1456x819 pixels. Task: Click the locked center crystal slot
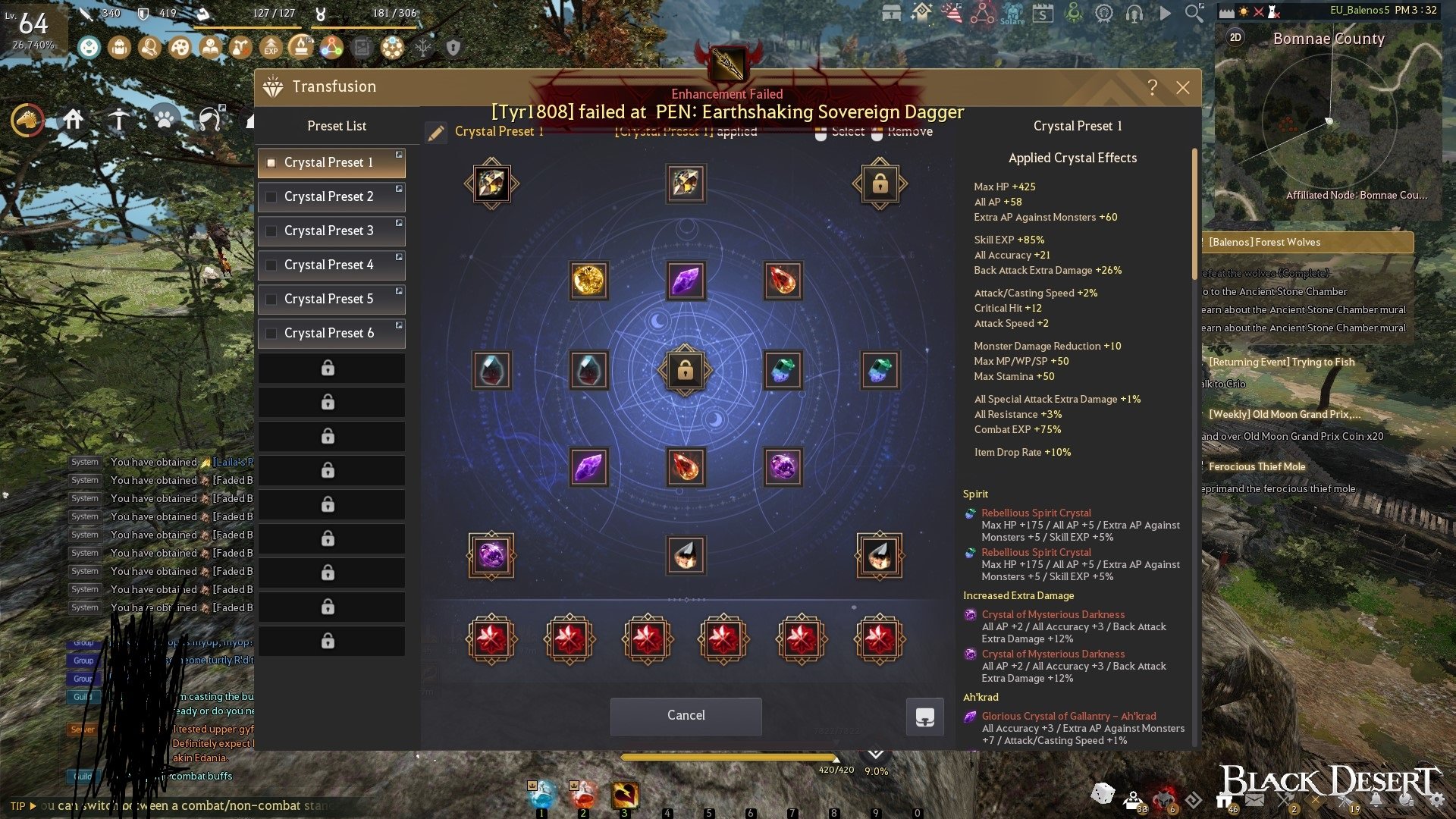click(685, 370)
